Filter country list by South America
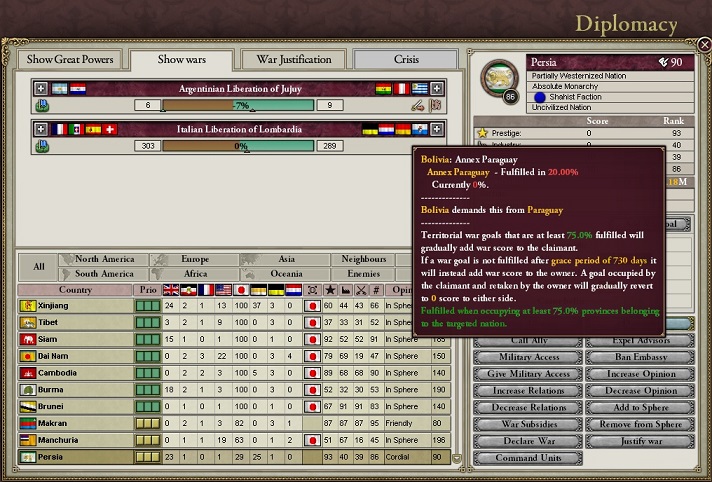 105,273
